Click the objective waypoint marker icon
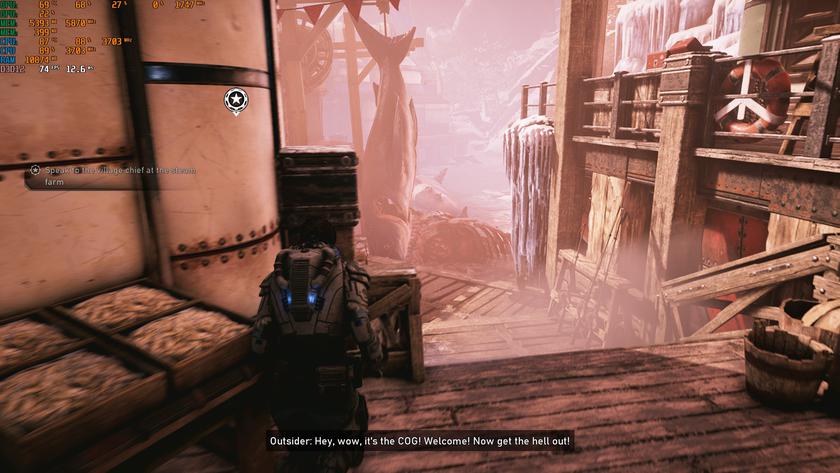 point(235,99)
